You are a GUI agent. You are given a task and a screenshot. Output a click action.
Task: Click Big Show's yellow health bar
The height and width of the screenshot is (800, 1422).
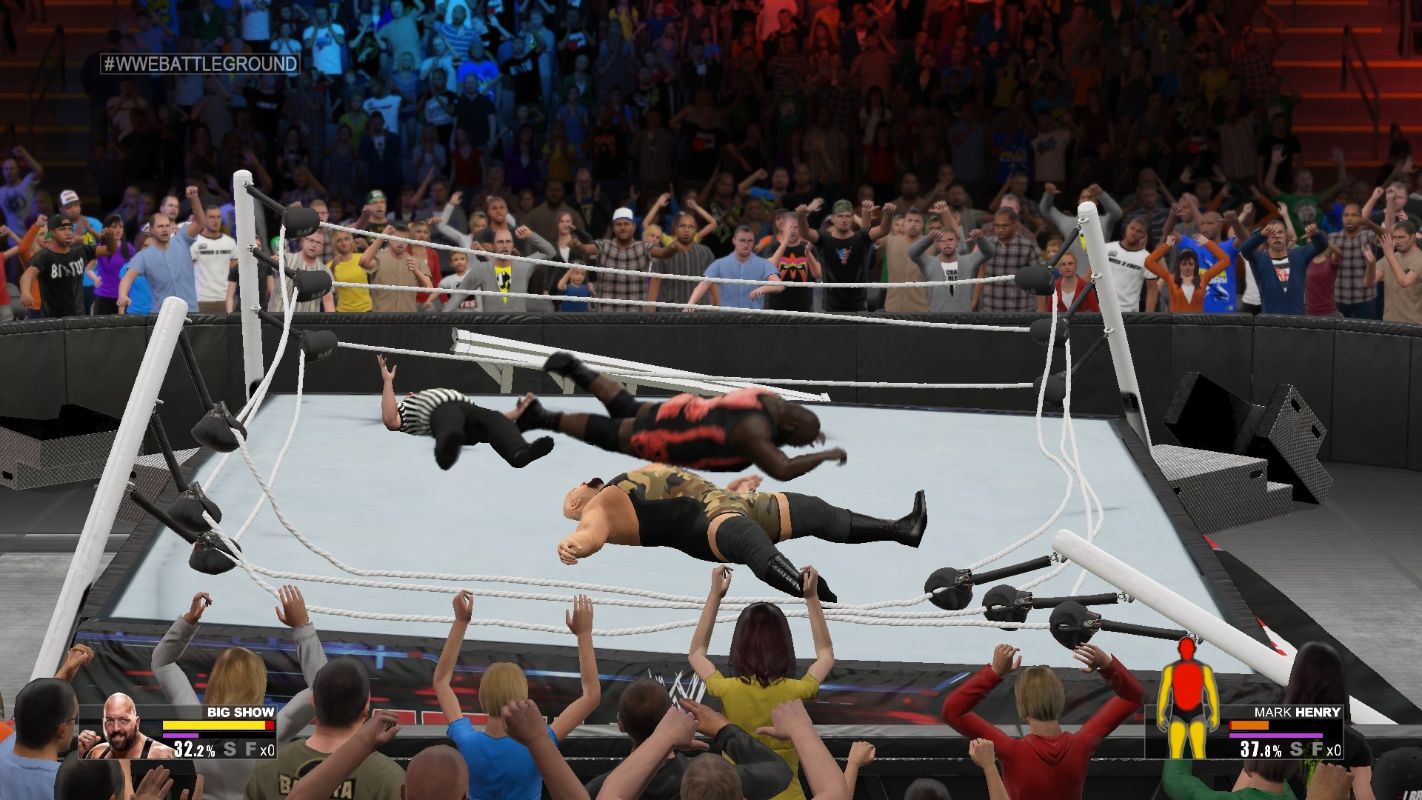(x=214, y=724)
